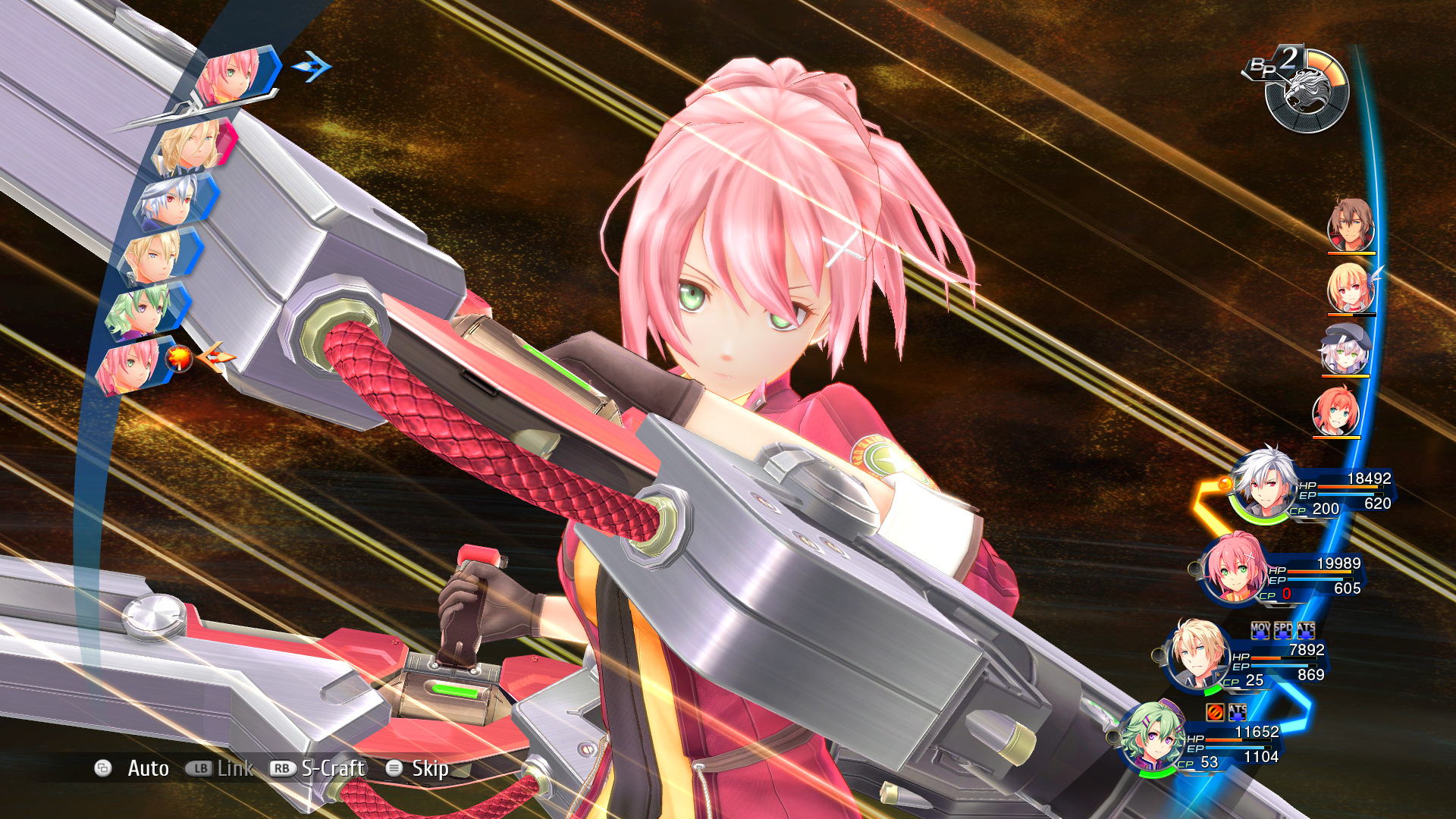Choose the pink-haired party member with 19989 HP

click(x=1235, y=569)
